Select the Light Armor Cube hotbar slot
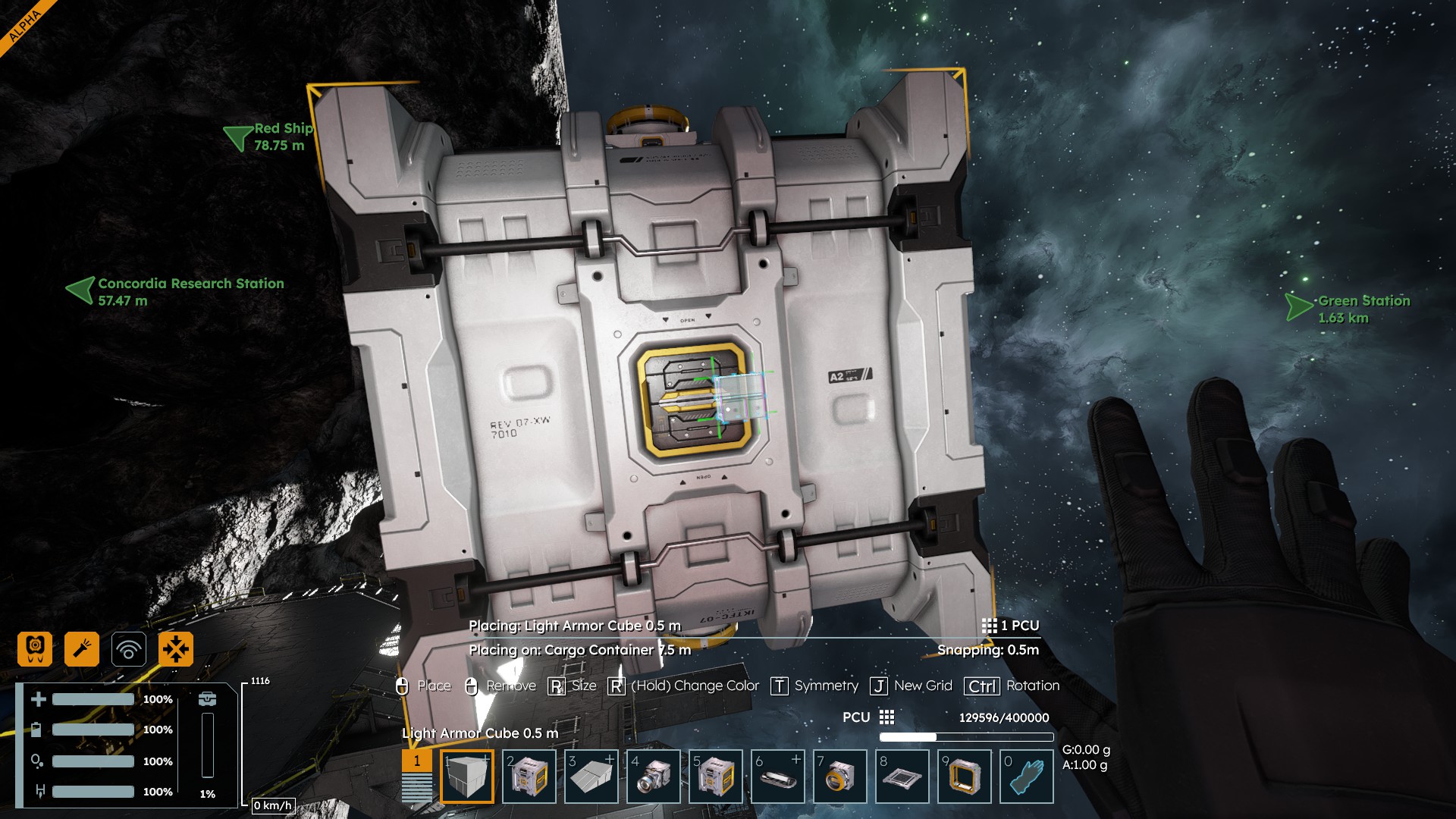Viewport: 1456px width, 819px height. point(466,777)
